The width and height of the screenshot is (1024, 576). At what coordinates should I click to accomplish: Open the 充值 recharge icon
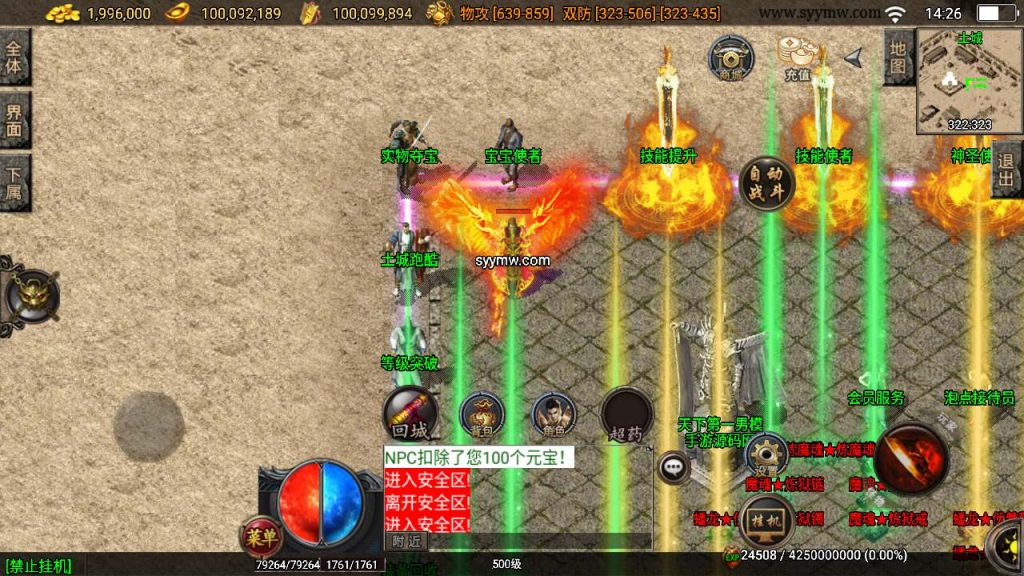(x=797, y=57)
